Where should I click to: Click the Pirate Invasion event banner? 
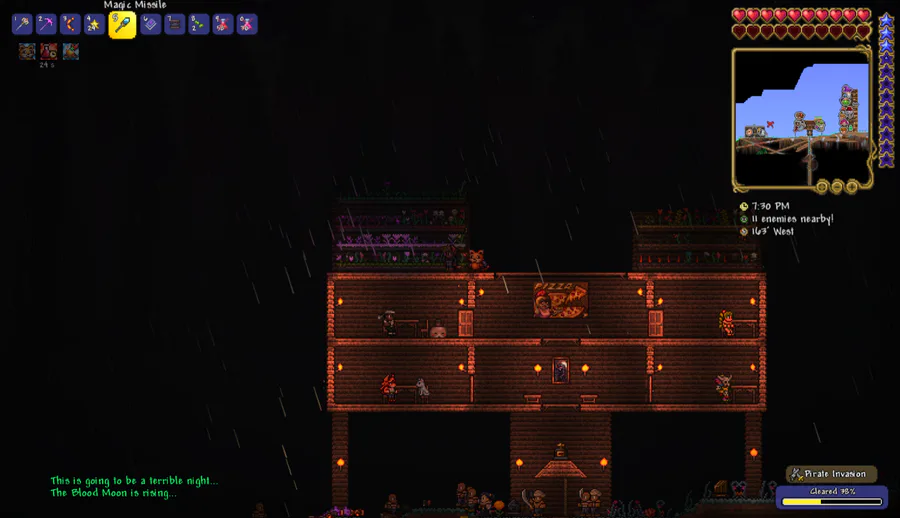pyautogui.click(x=832, y=474)
